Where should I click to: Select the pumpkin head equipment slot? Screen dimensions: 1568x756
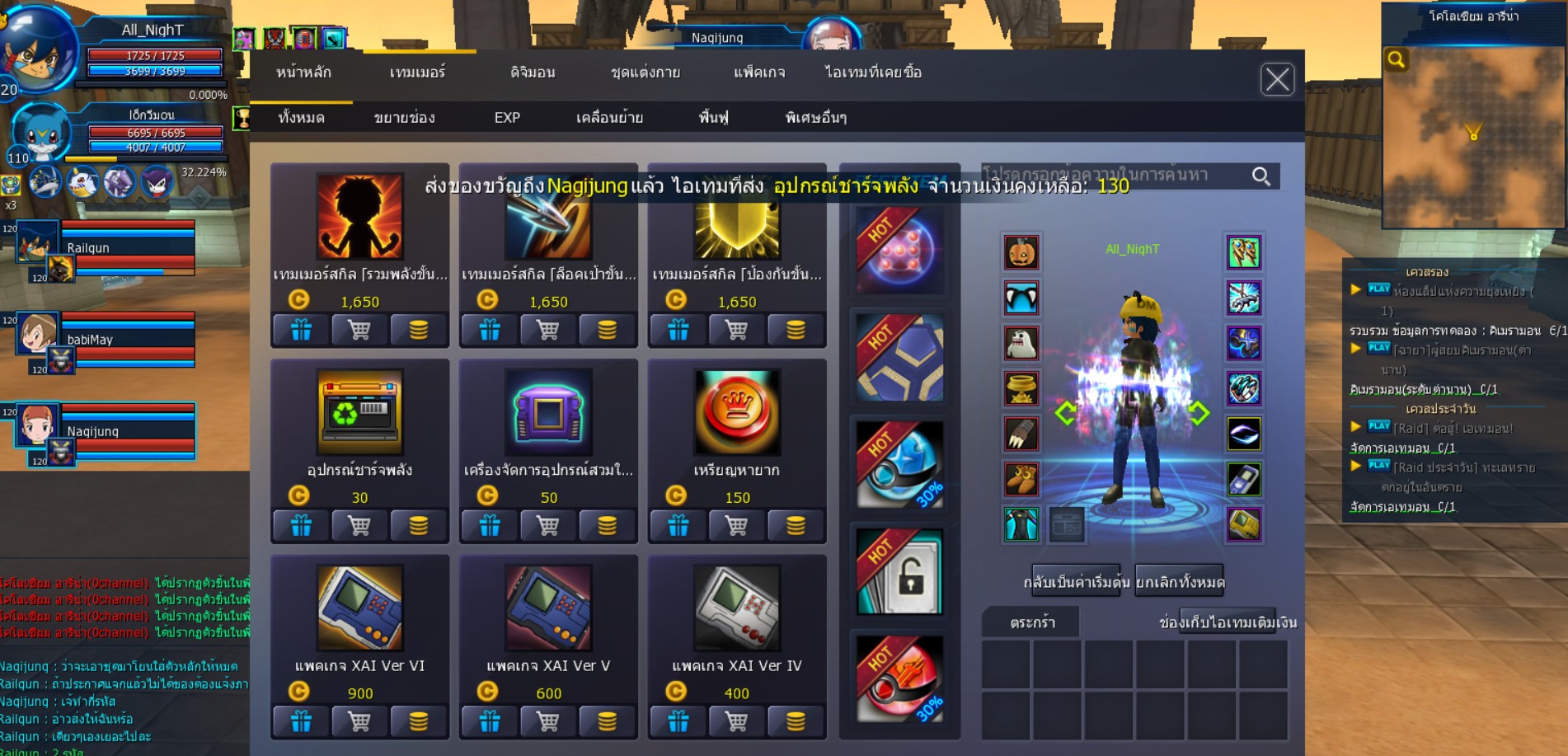(1021, 252)
